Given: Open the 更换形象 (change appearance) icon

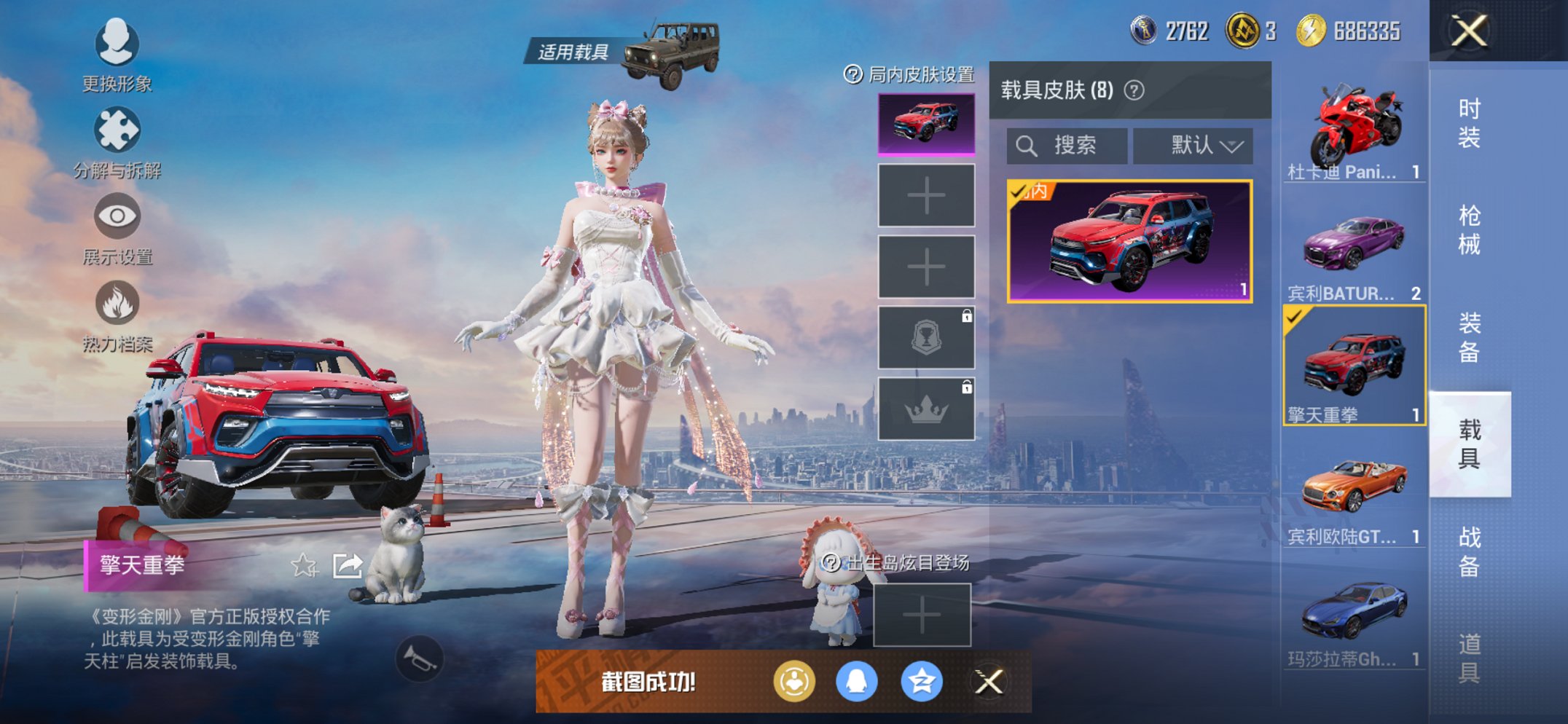Looking at the screenshot, I should [119, 44].
